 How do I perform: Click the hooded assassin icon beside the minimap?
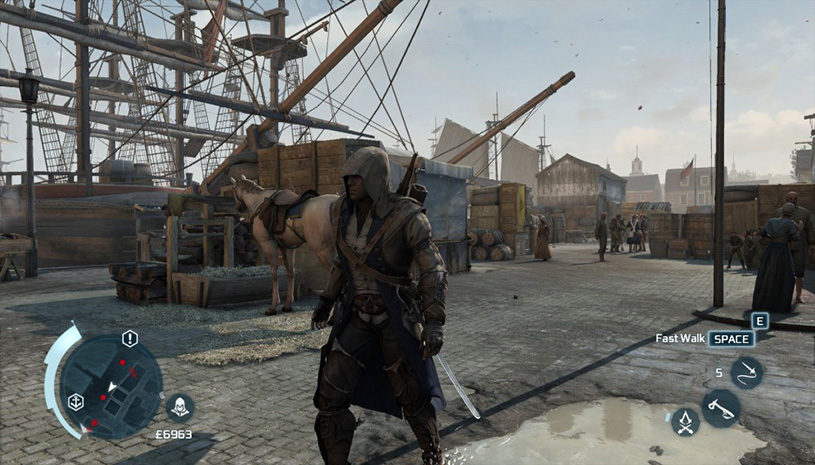click(x=180, y=407)
